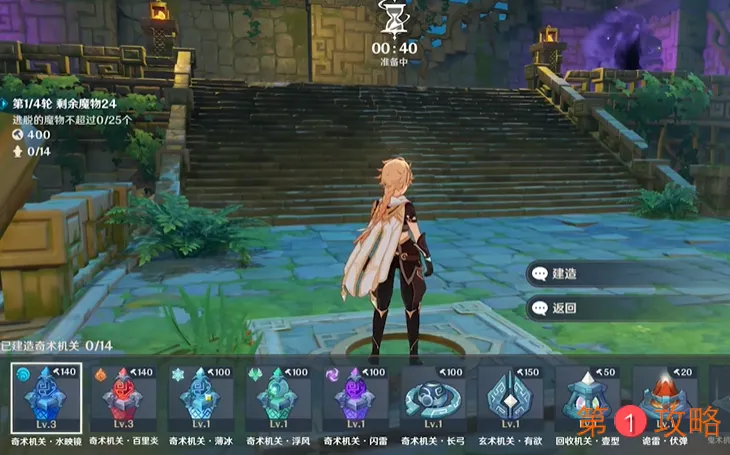This screenshot has height=455, width=730.
Task: Pick the 薄冰 cryo mechanicus slot
Action: [201, 398]
